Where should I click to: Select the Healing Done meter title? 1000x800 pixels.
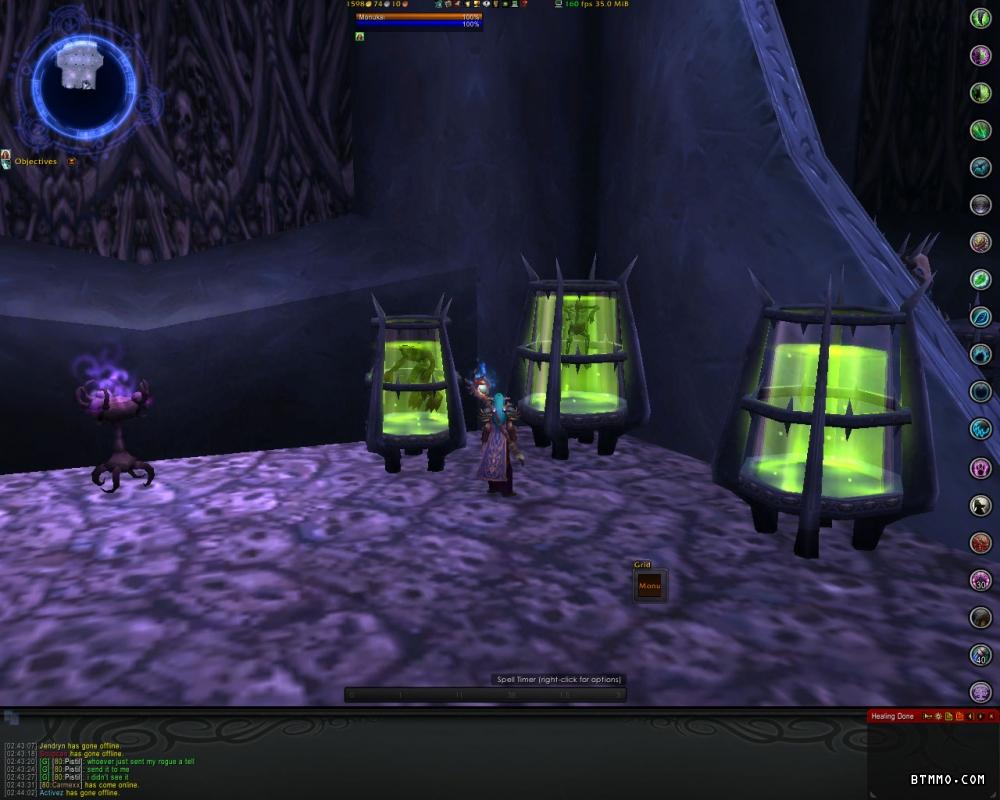click(892, 716)
